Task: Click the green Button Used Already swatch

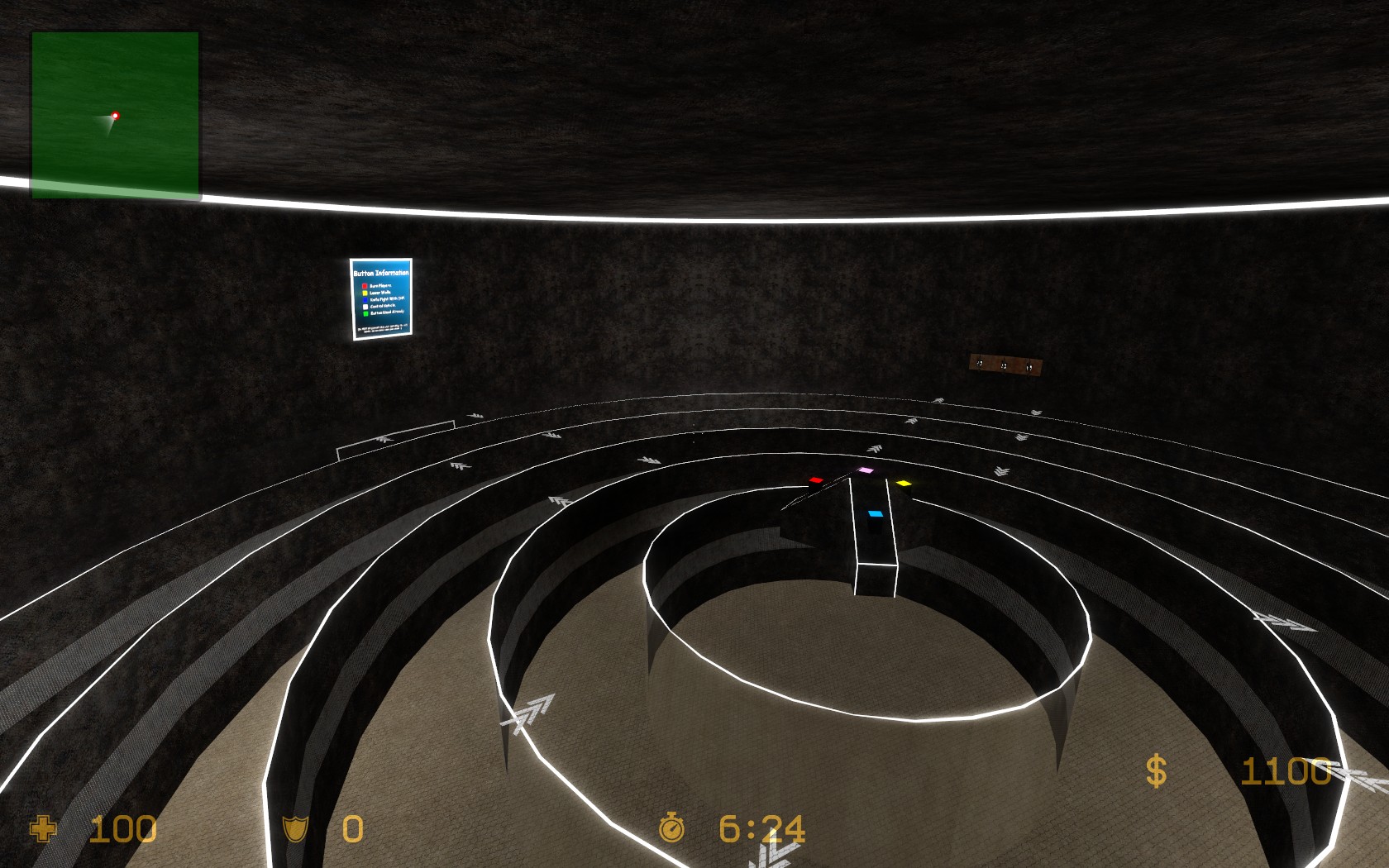Action: click(365, 313)
